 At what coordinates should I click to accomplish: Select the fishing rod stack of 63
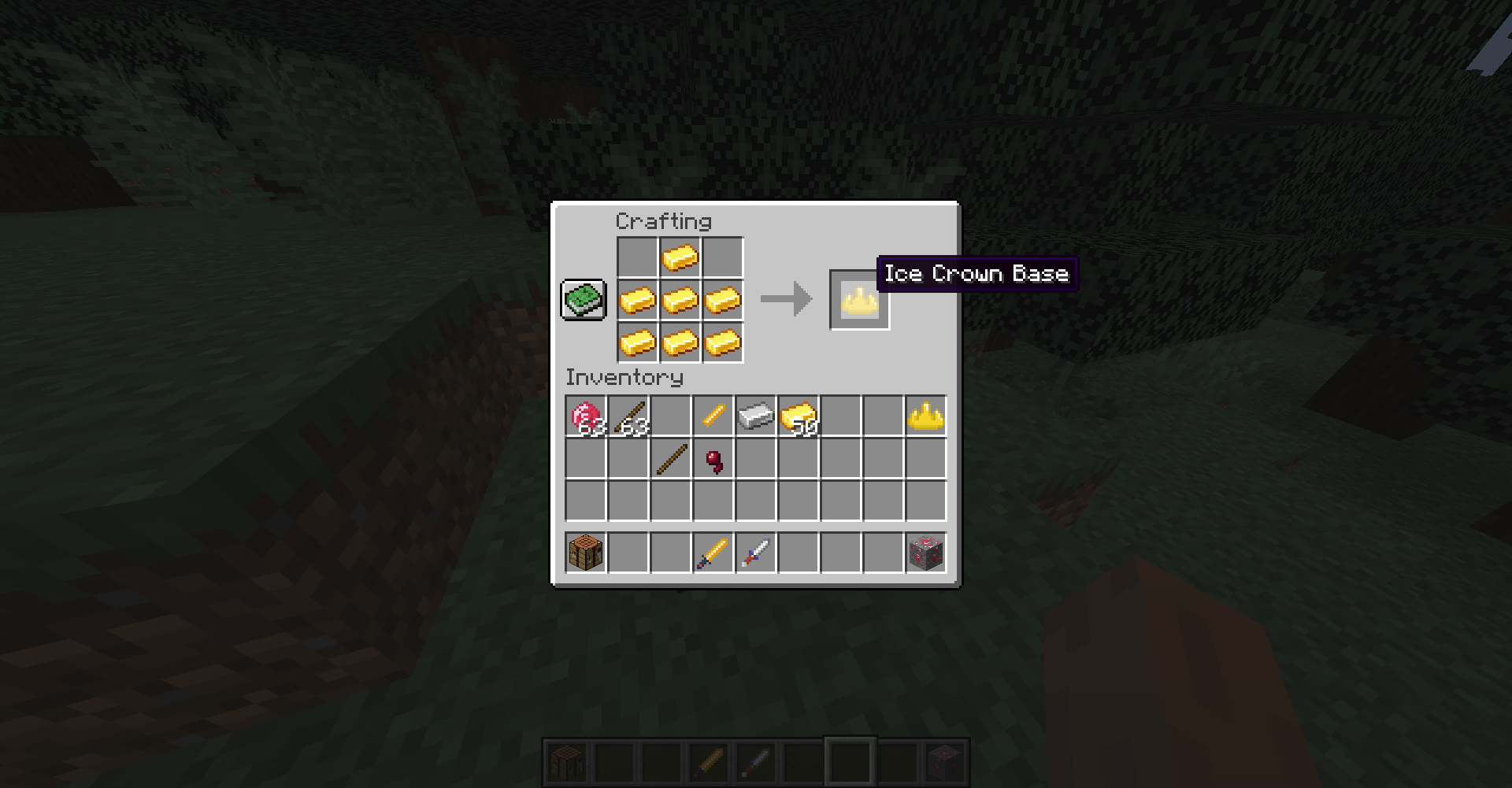[626, 416]
